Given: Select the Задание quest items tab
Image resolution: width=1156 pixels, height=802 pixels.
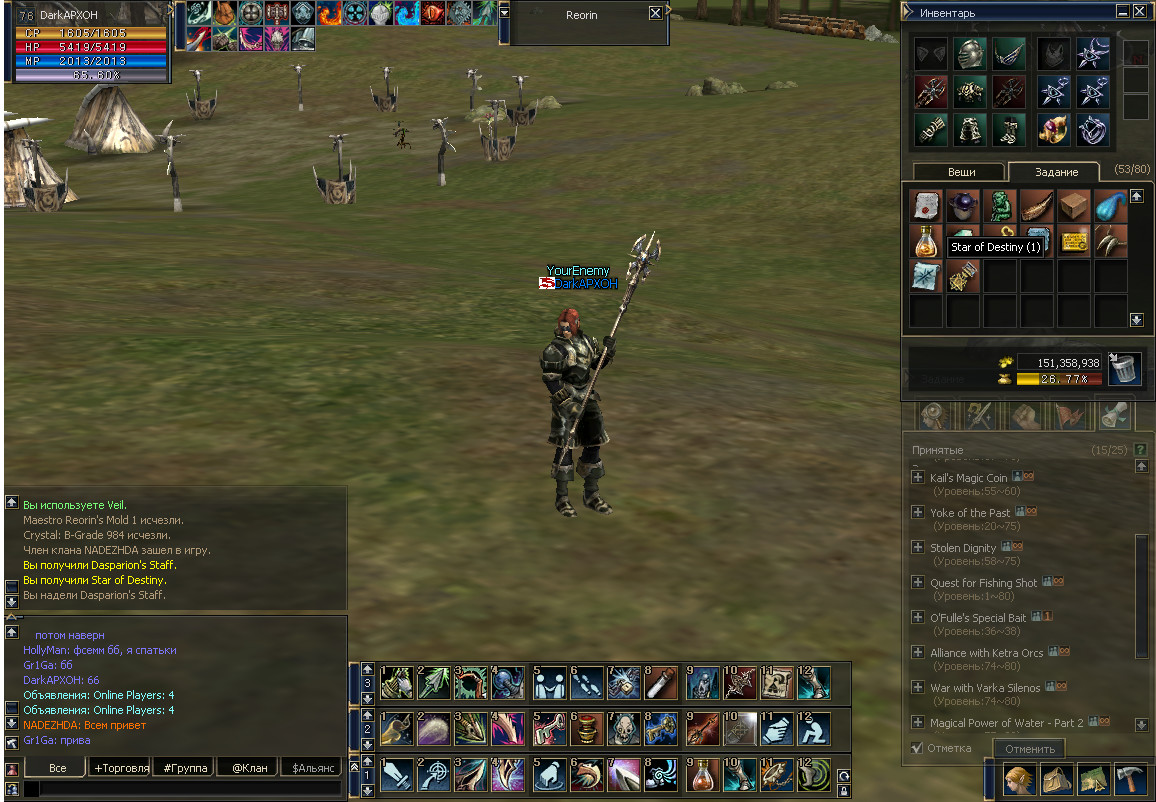Looking at the screenshot, I should click(1056, 172).
